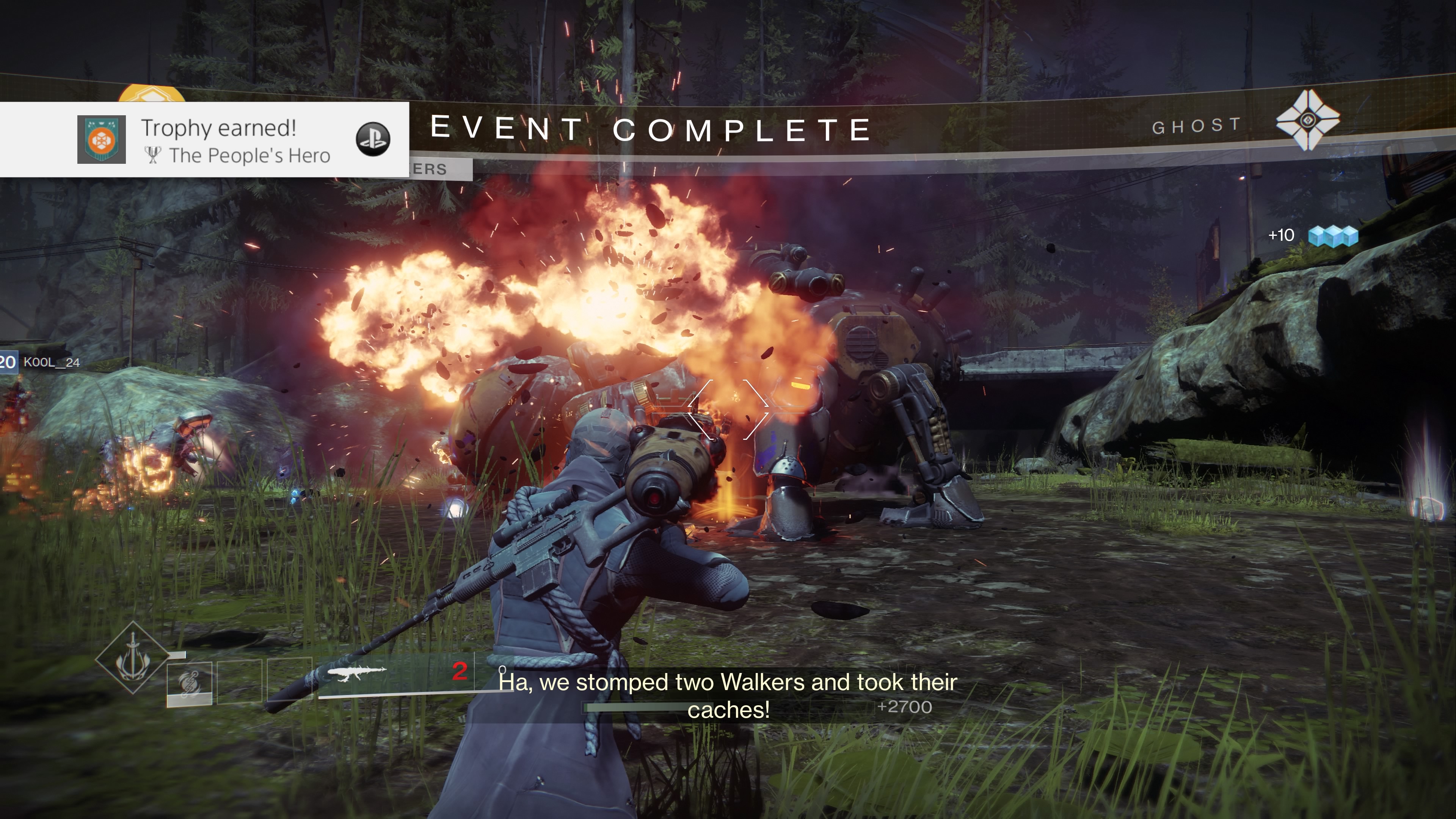Click the blue glimmer cubes icon

click(1334, 236)
